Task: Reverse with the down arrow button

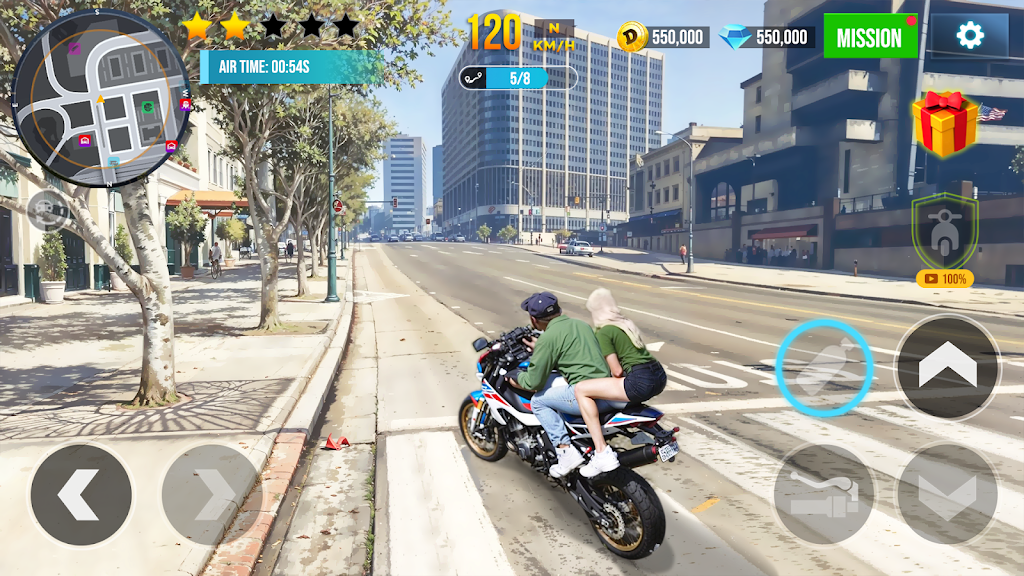Action: pyautogui.click(x=946, y=493)
